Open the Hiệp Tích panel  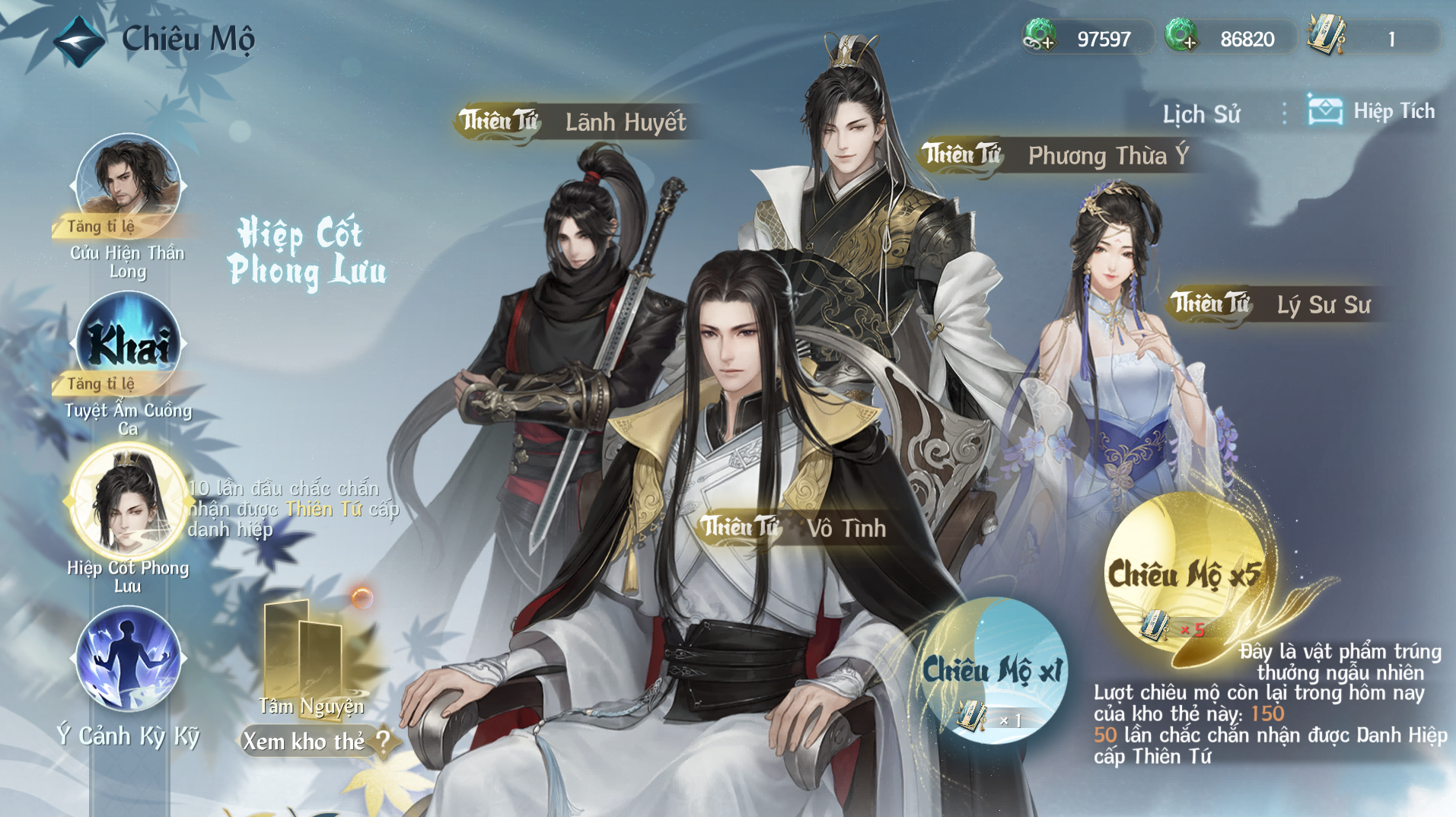(x=1372, y=112)
